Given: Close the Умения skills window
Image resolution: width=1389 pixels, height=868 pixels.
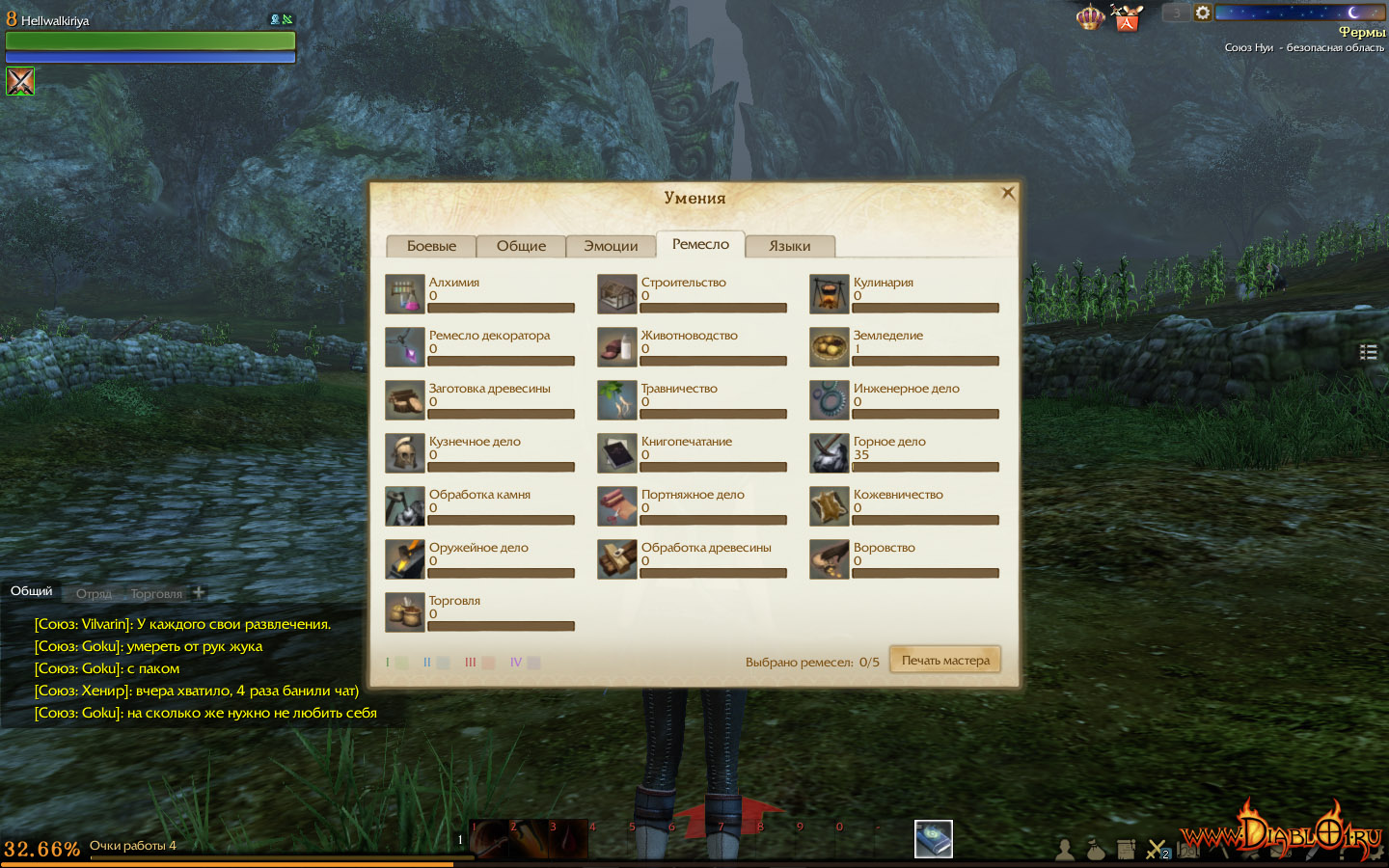Looking at the screenshot, I should click(x=1008, y=193).
